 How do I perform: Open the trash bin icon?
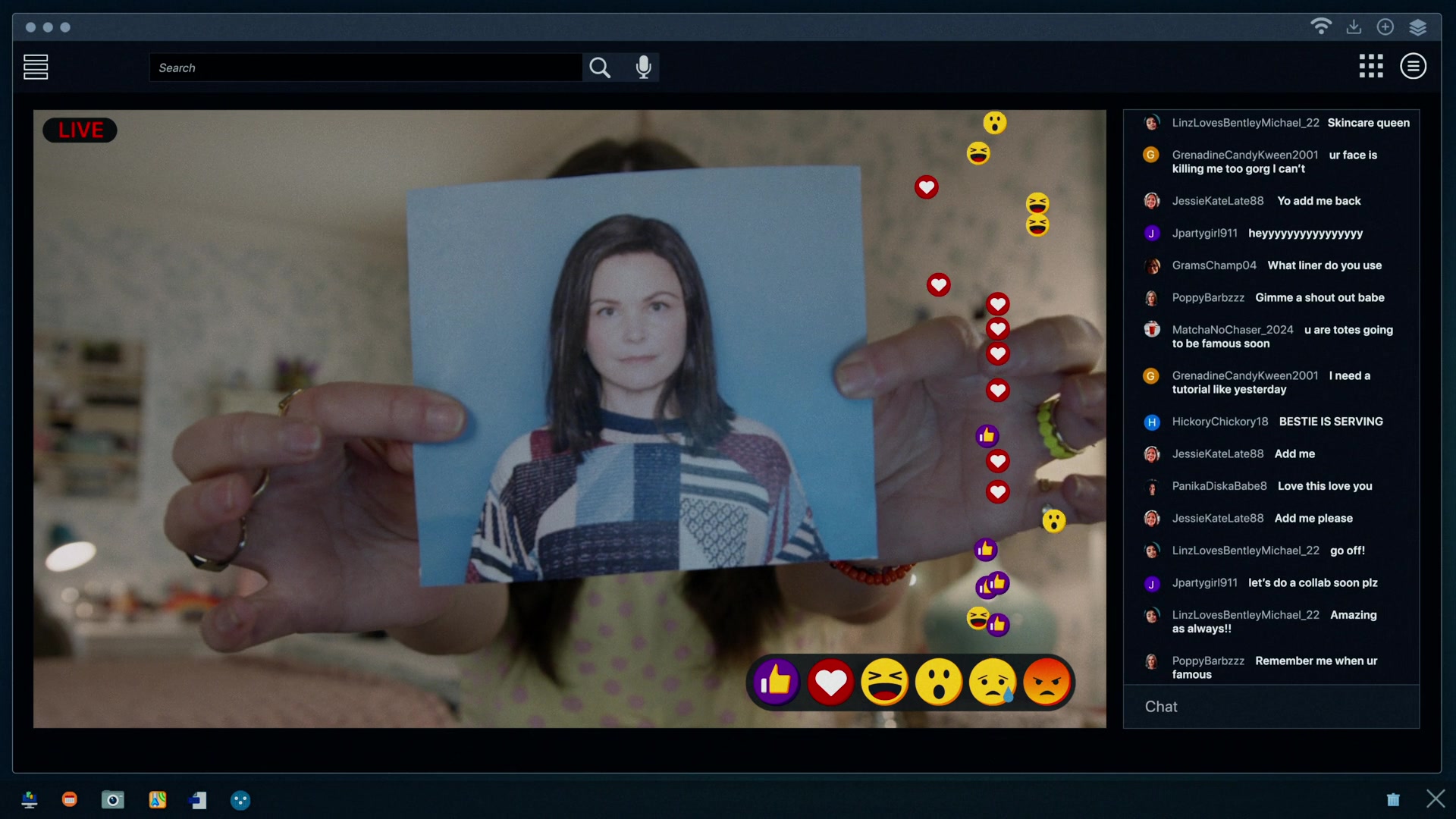pos(1393,799)
